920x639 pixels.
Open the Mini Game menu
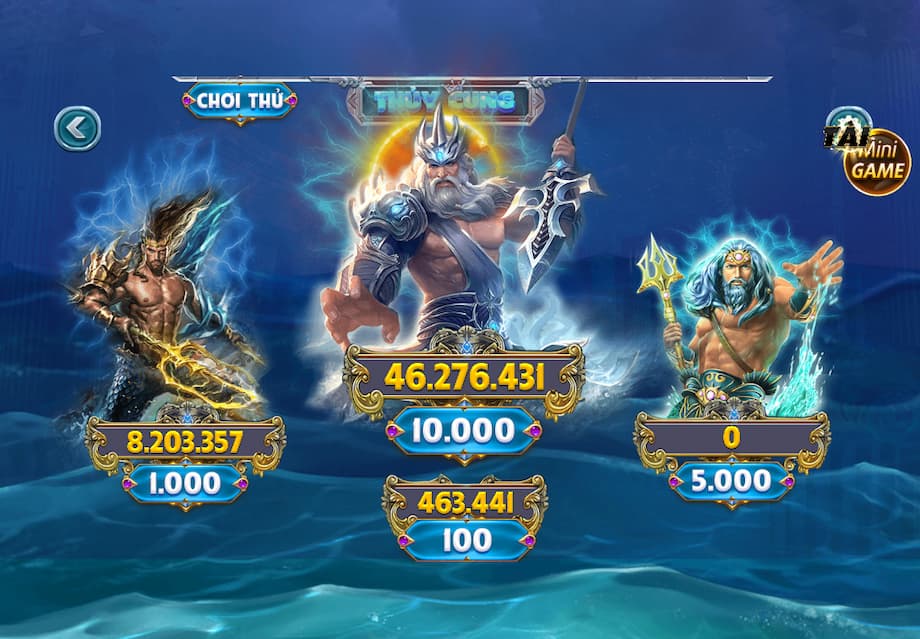[876, 160]
